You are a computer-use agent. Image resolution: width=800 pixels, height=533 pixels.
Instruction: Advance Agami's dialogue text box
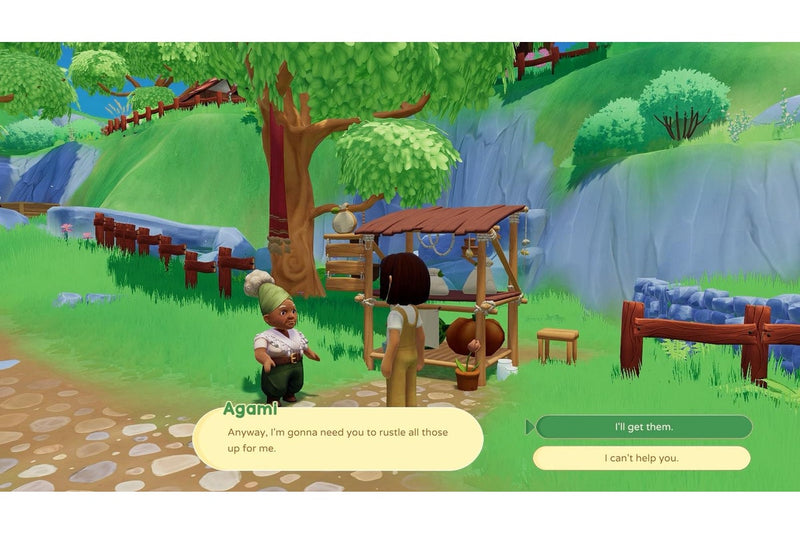point(337,440)
